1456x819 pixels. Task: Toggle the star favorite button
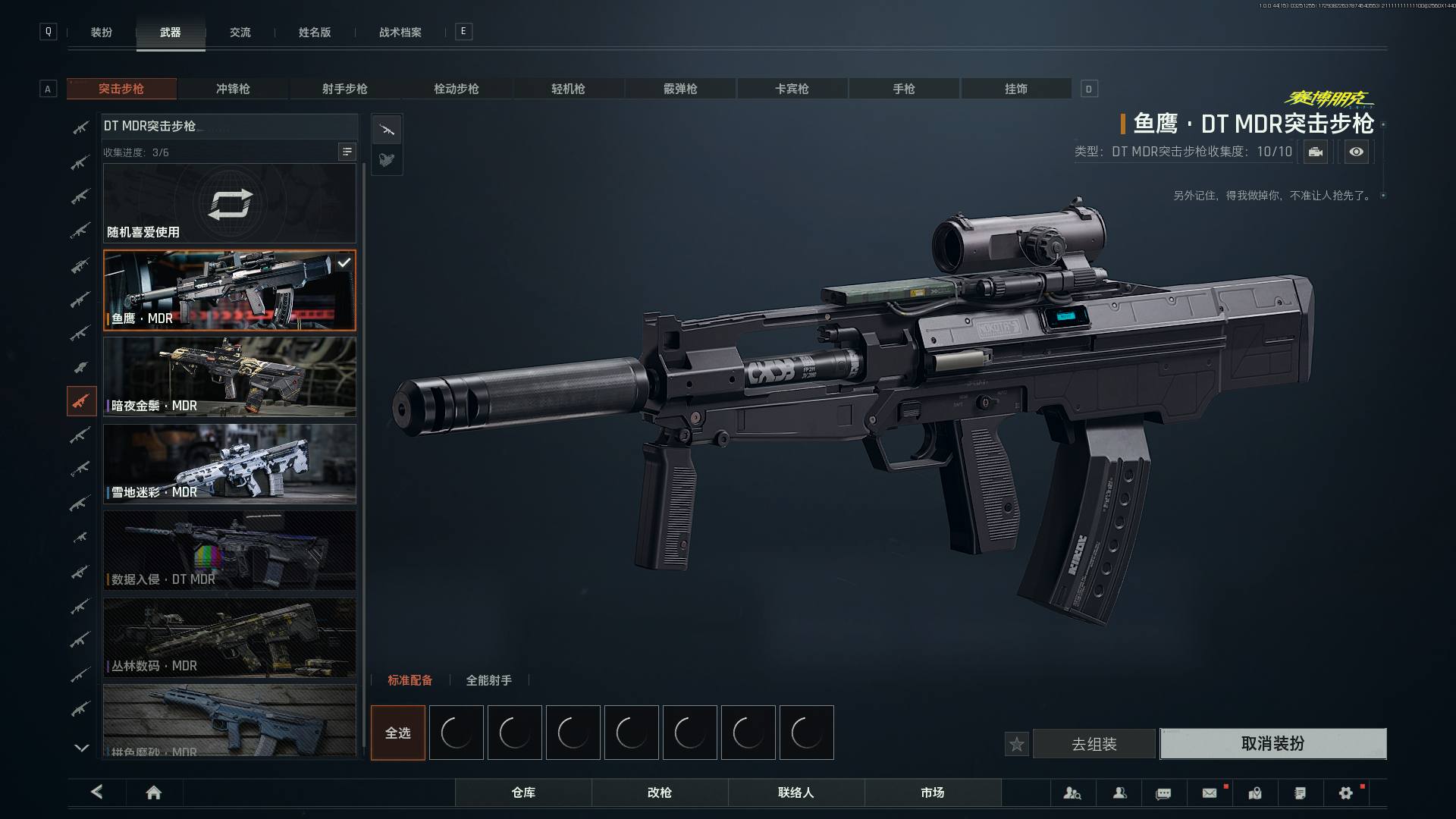1017,745
